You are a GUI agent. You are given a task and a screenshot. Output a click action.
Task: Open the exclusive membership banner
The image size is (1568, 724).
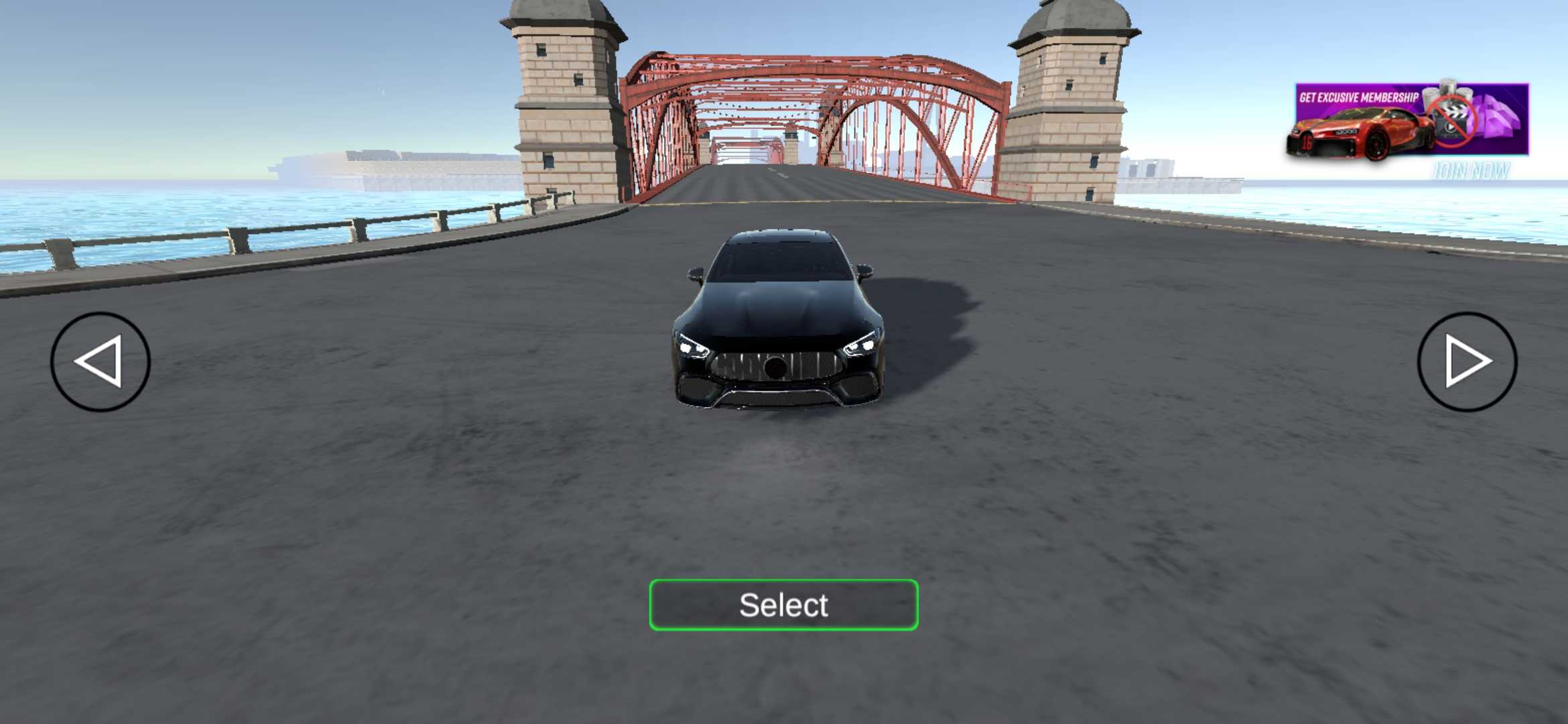coord(1407,121)
